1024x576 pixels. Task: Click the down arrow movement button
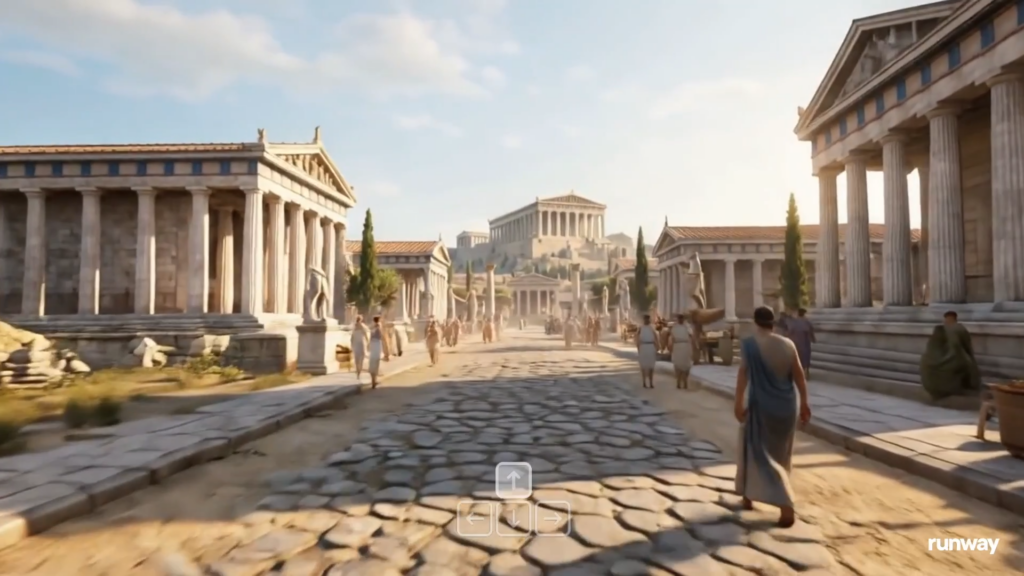click(x=513, y=518)
